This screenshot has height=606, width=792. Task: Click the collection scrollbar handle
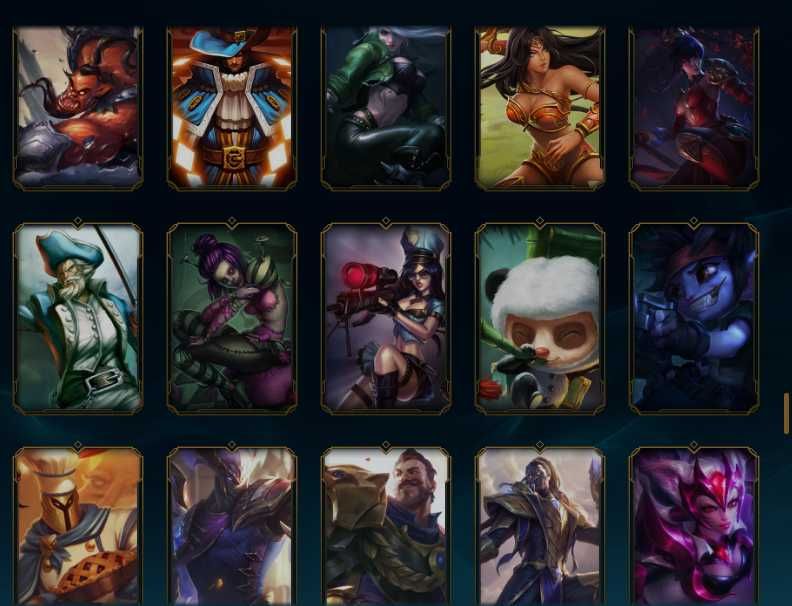(786, 413)
